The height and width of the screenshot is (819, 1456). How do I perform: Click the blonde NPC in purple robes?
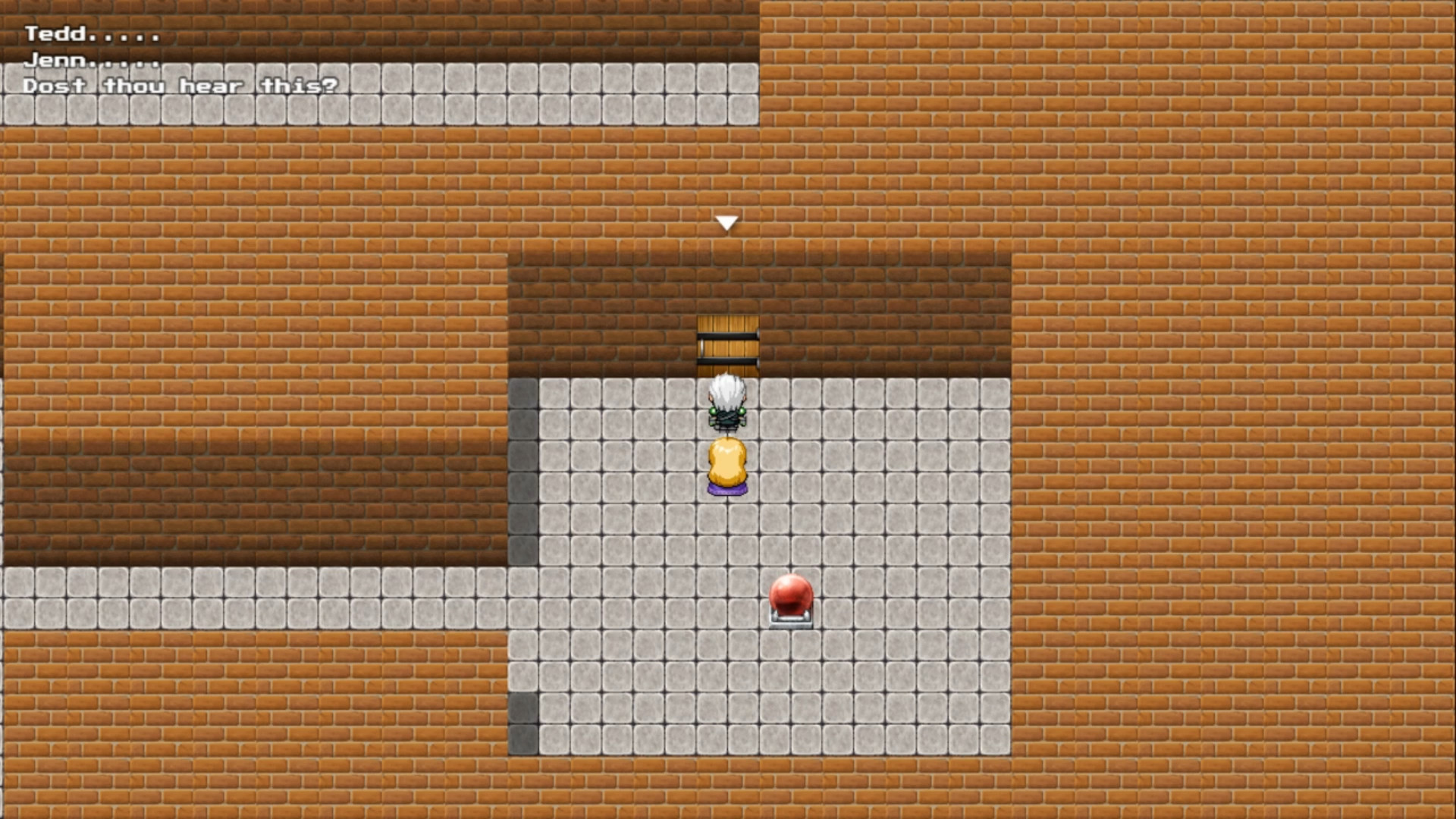coord(726,463)
